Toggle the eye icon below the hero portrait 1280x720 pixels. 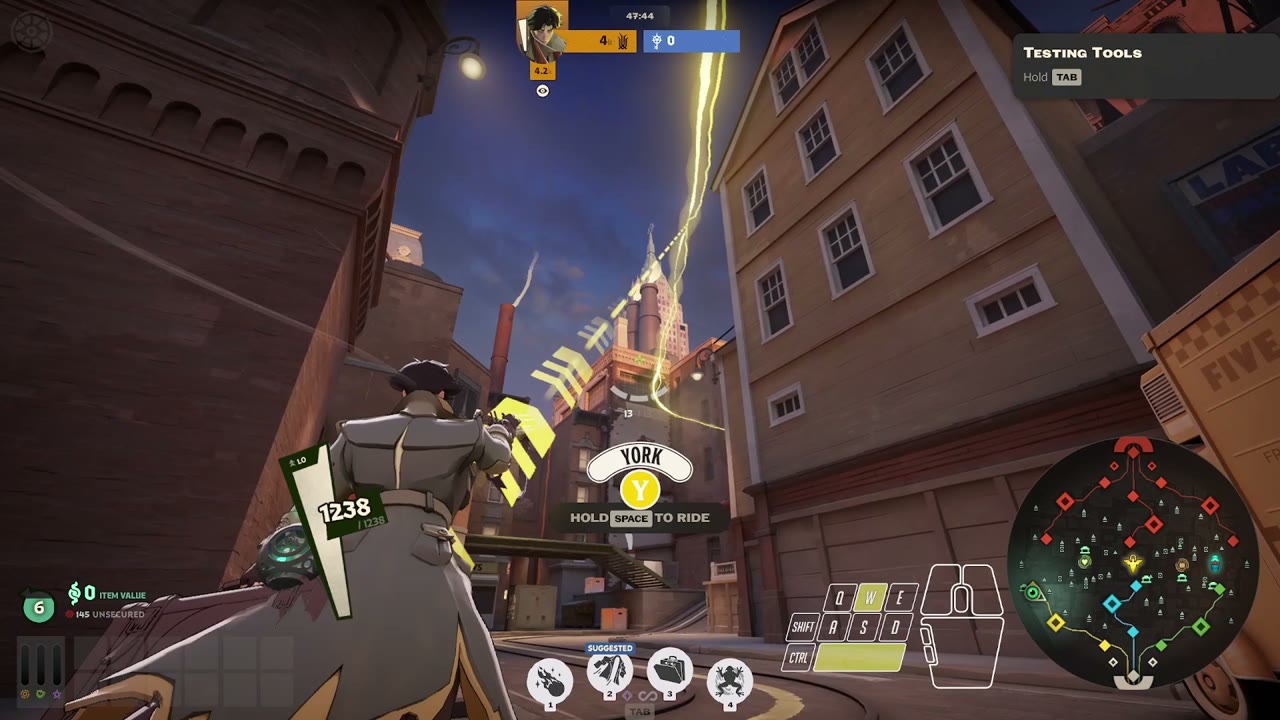click(x=542, y=91)
